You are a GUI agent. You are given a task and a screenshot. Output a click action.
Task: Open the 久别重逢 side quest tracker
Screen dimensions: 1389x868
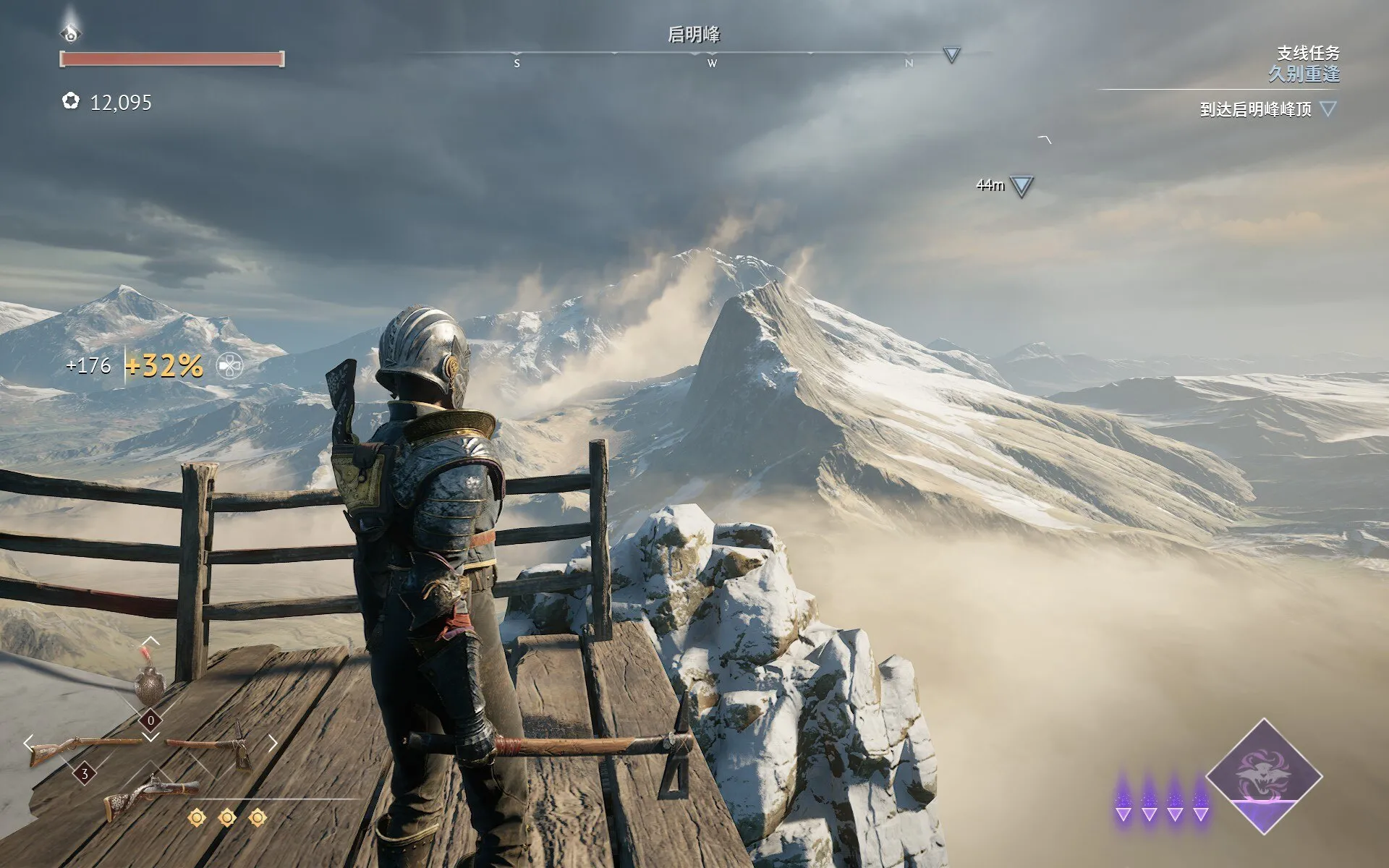coord(1304,73)
